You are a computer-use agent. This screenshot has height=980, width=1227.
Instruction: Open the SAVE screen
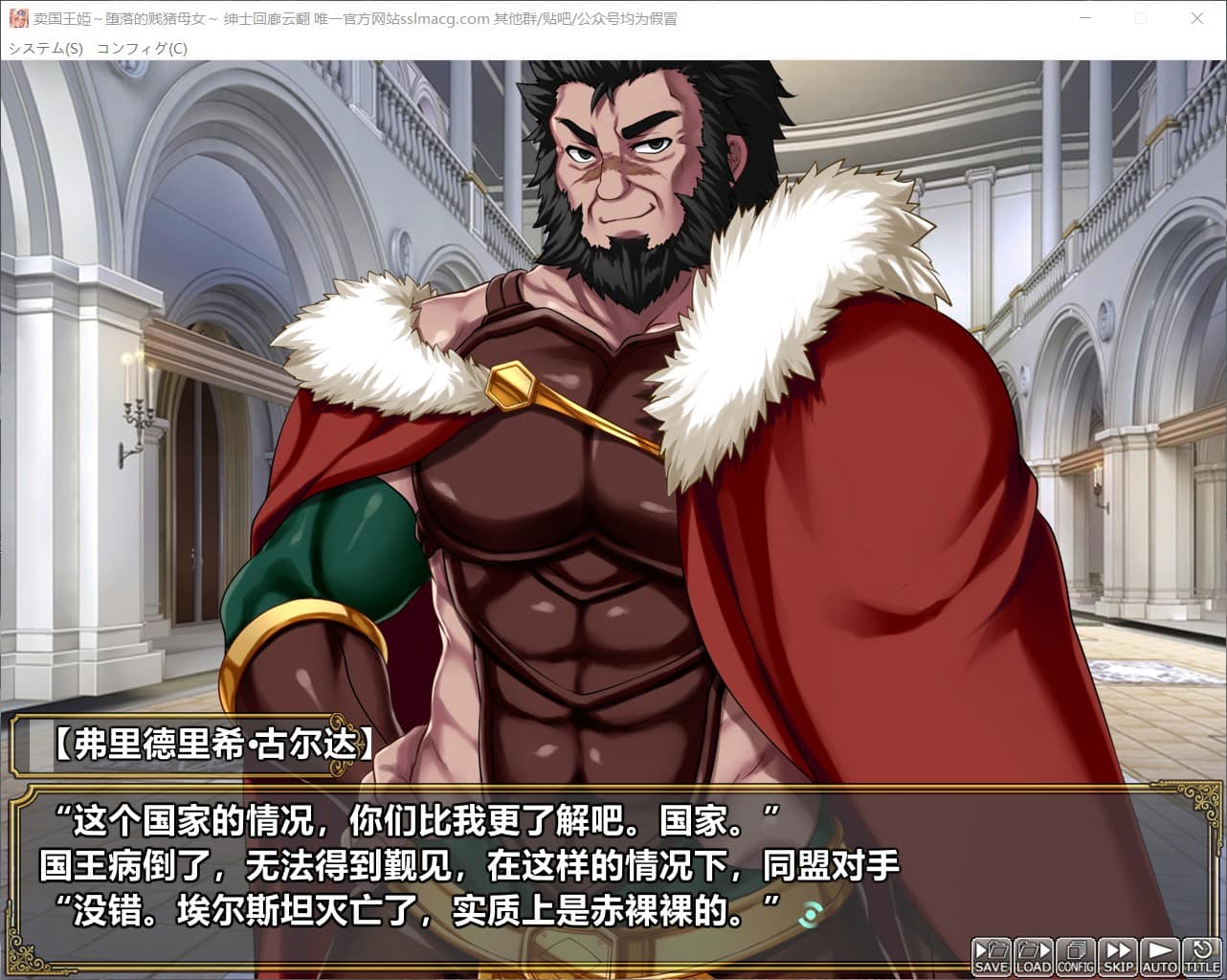pyautogui.click(x=992, y=954)
